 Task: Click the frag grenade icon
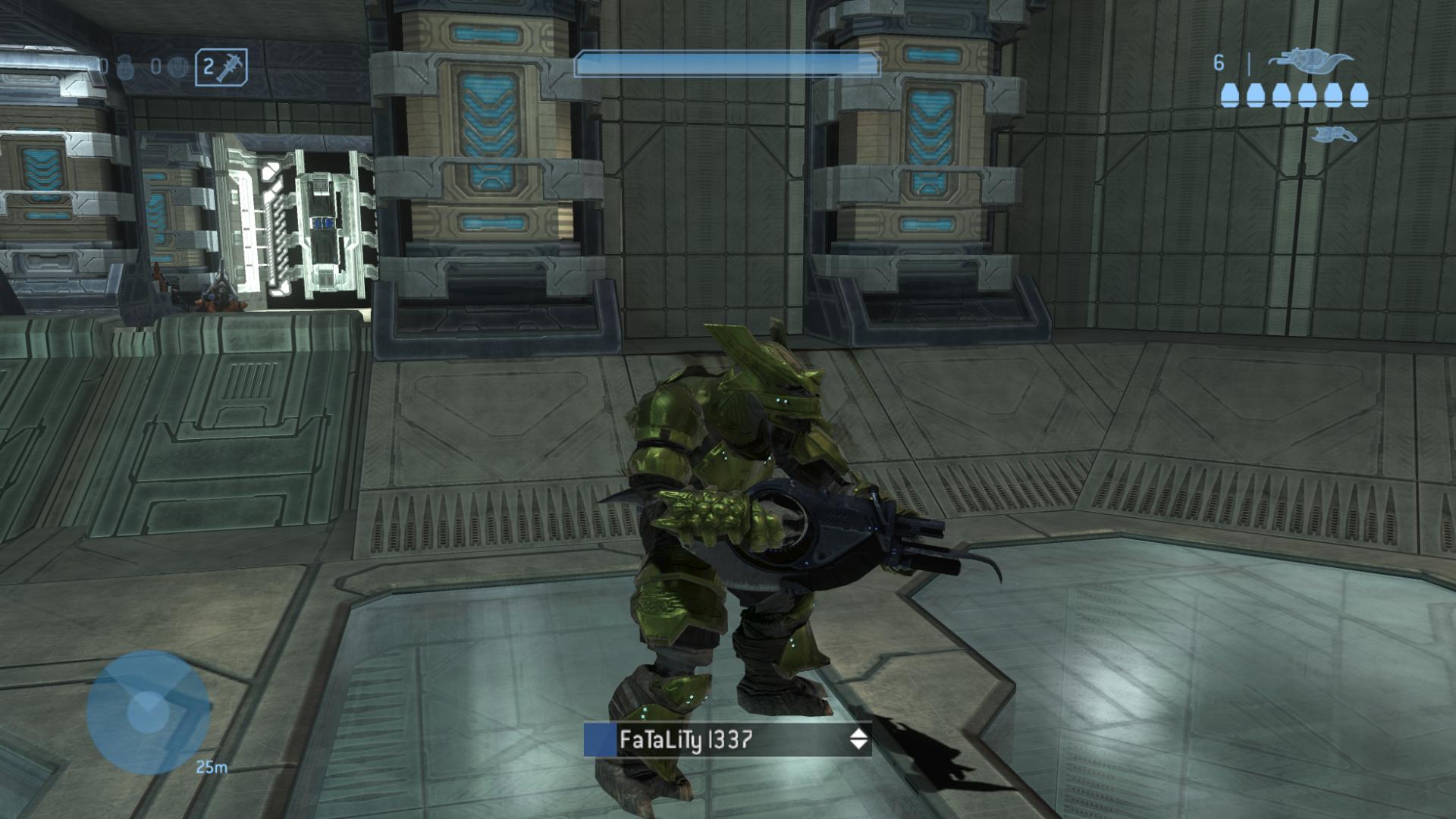point(124,67)
